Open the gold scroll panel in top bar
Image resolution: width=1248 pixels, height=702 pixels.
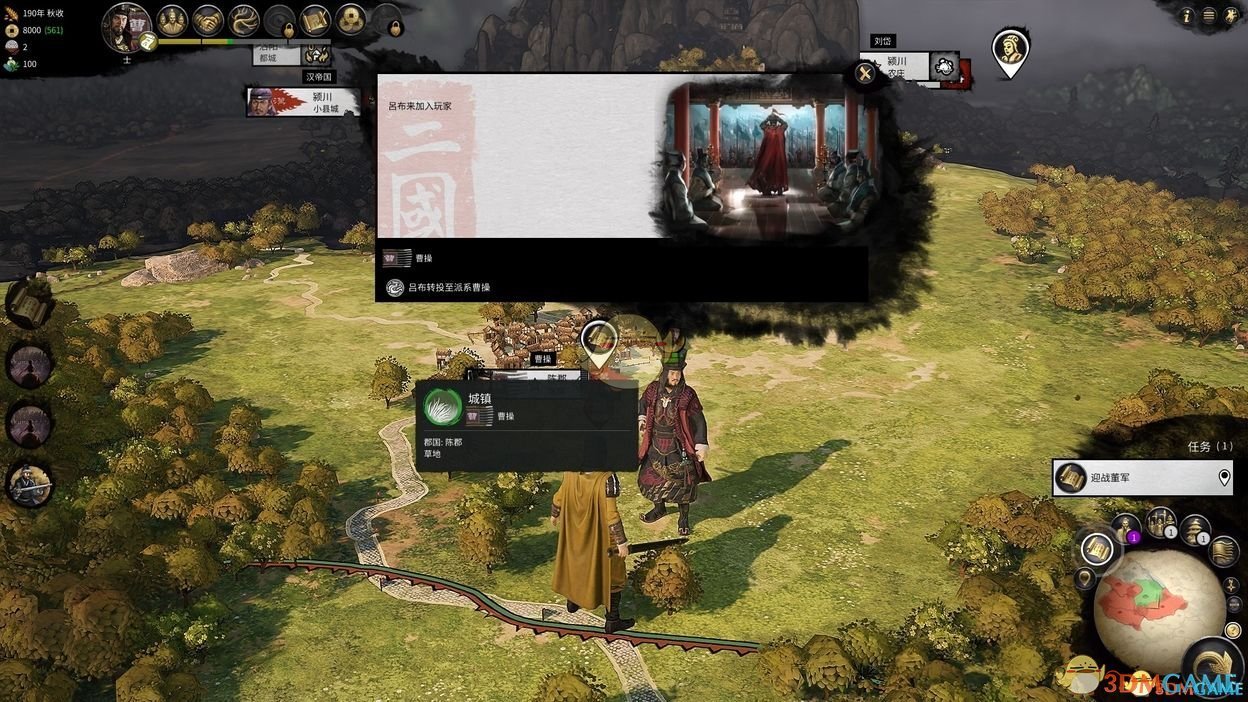click(x=315, y=19)
